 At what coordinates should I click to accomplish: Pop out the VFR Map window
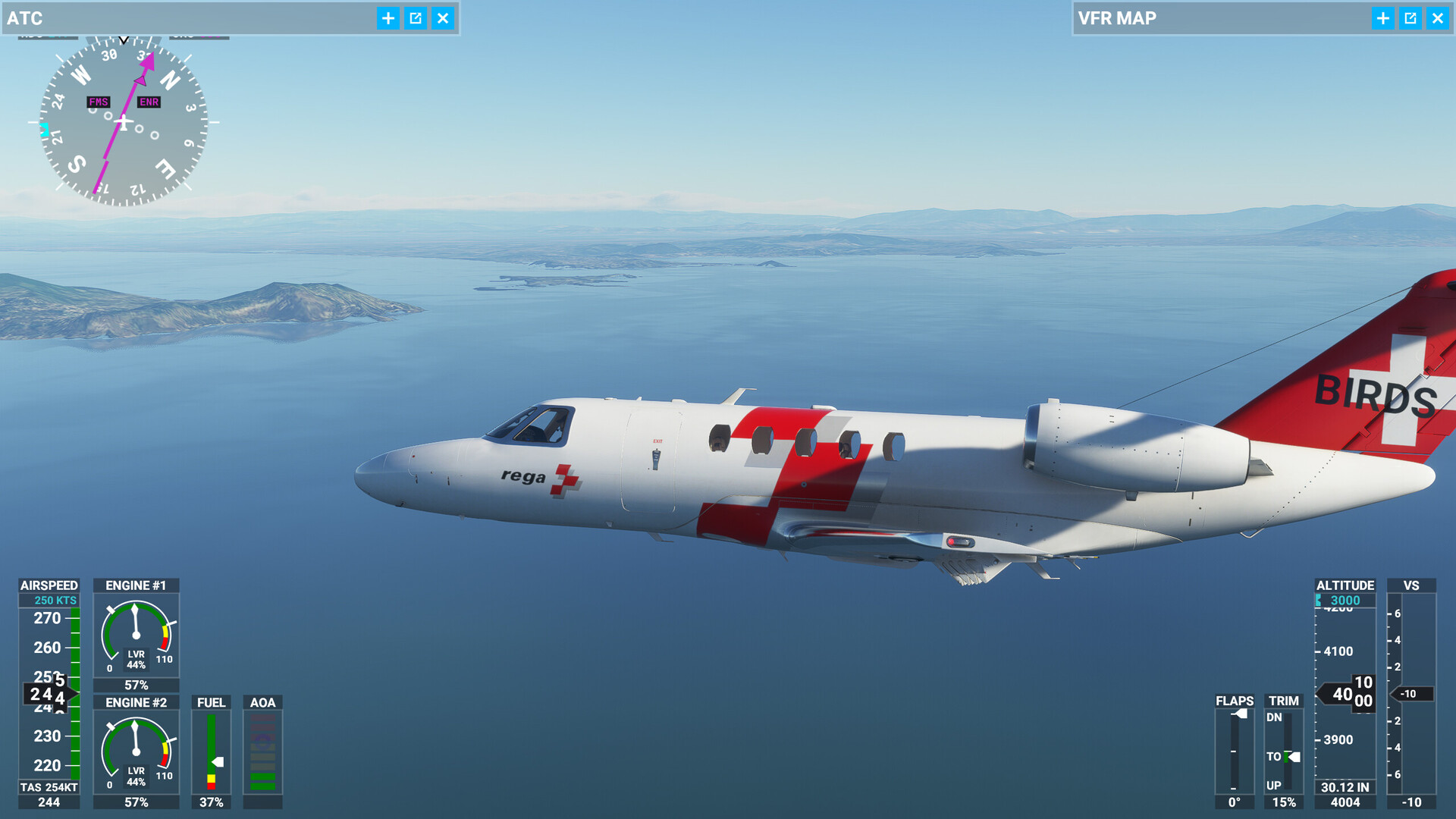click(1410, 18)
